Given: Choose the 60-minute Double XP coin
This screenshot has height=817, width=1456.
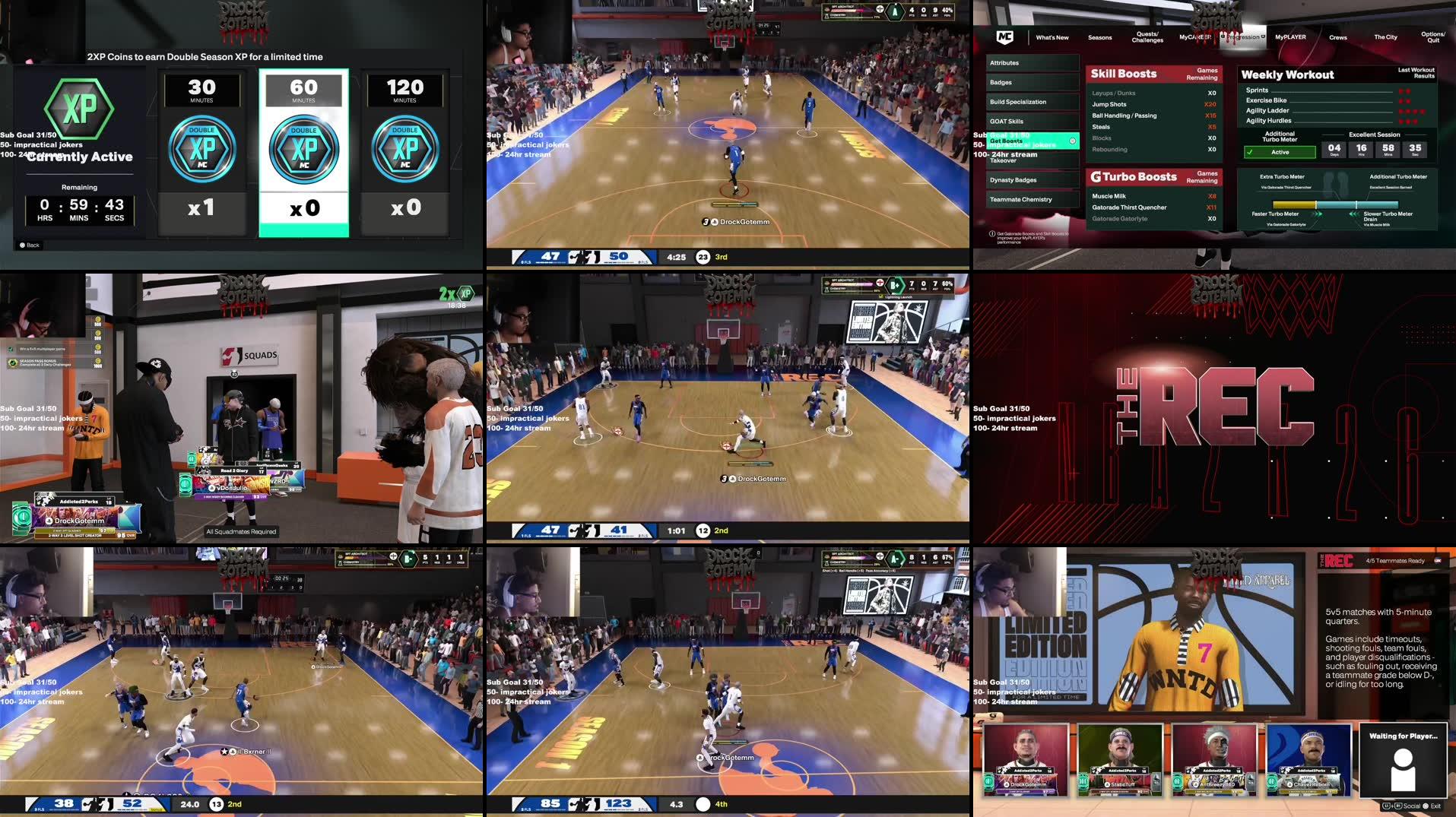Looking at the screenshot, I should (303, 152).
